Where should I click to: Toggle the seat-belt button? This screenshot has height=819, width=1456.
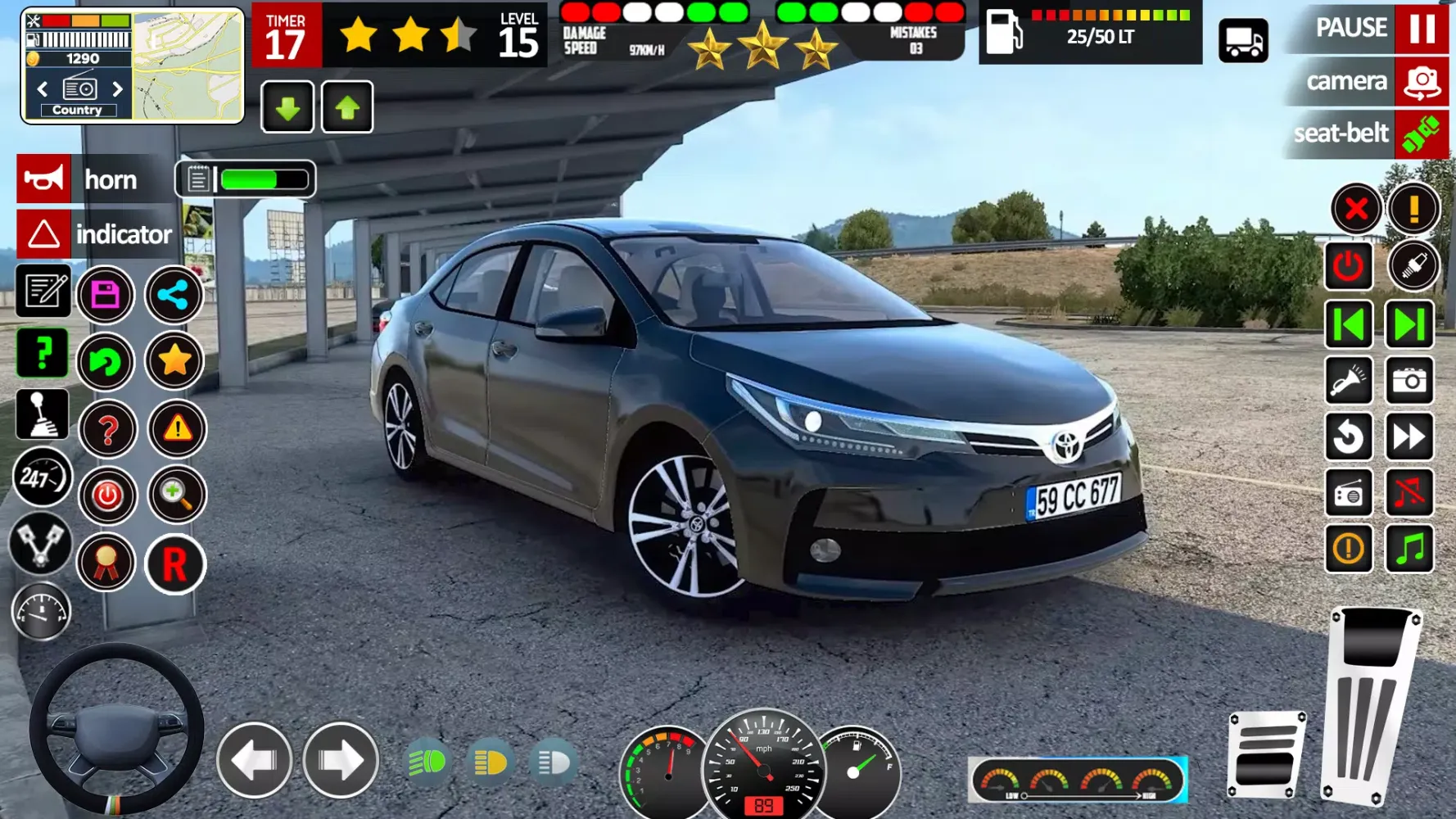coord(1421,134)
